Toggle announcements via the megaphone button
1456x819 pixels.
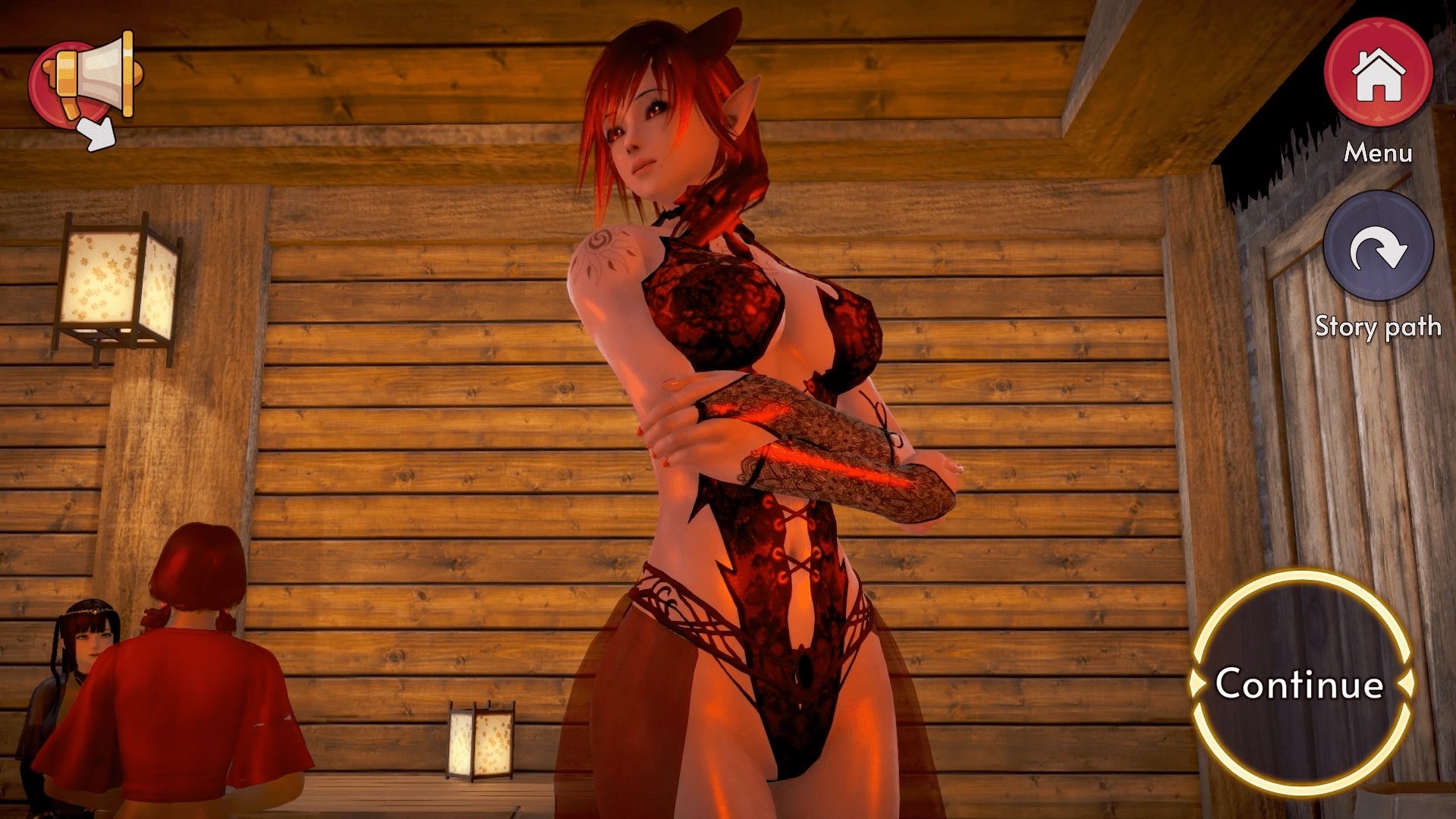click(x=83, y=80)
